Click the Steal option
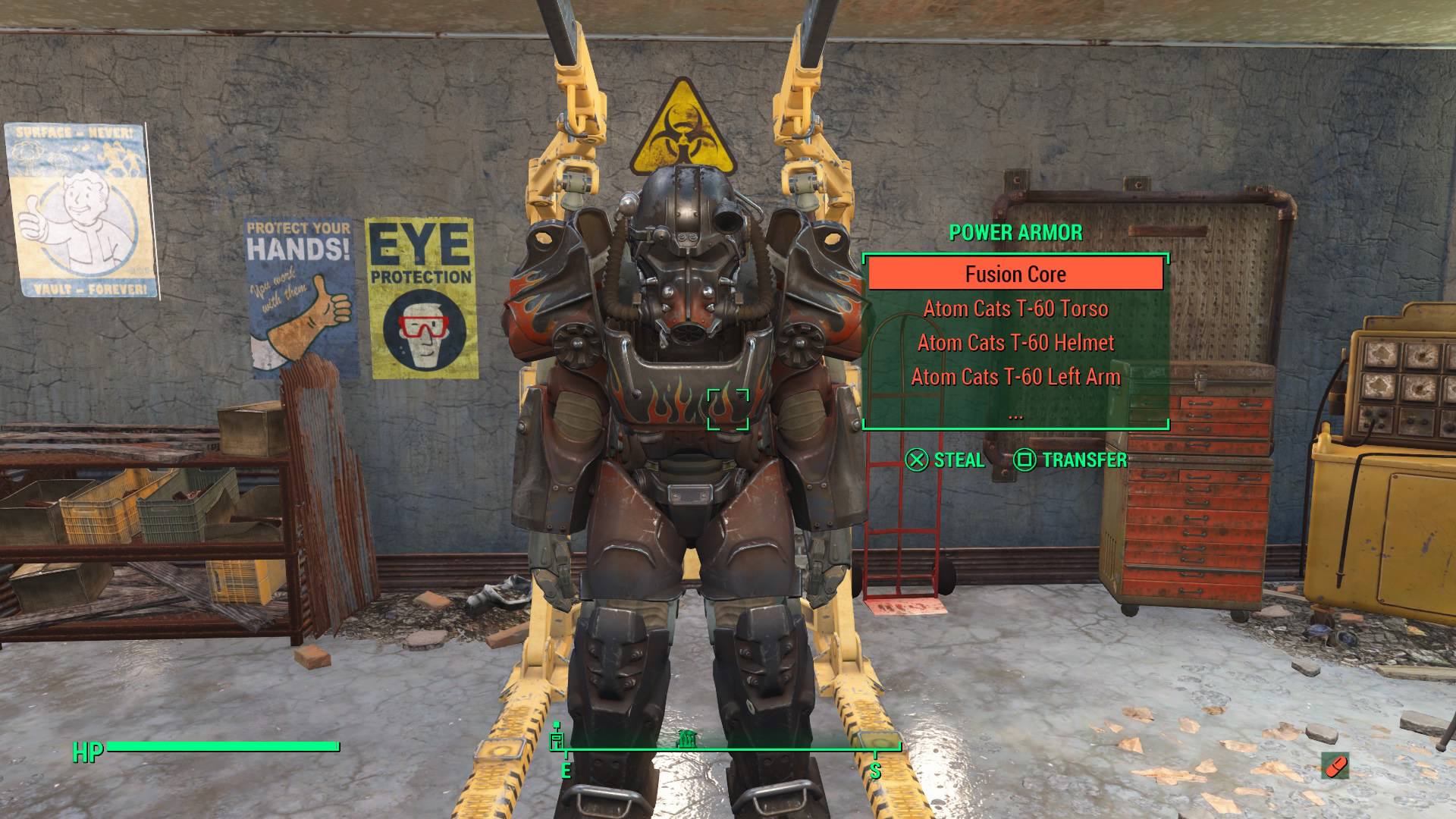This screenshot has height=819, width=1456. pos(945,460)
